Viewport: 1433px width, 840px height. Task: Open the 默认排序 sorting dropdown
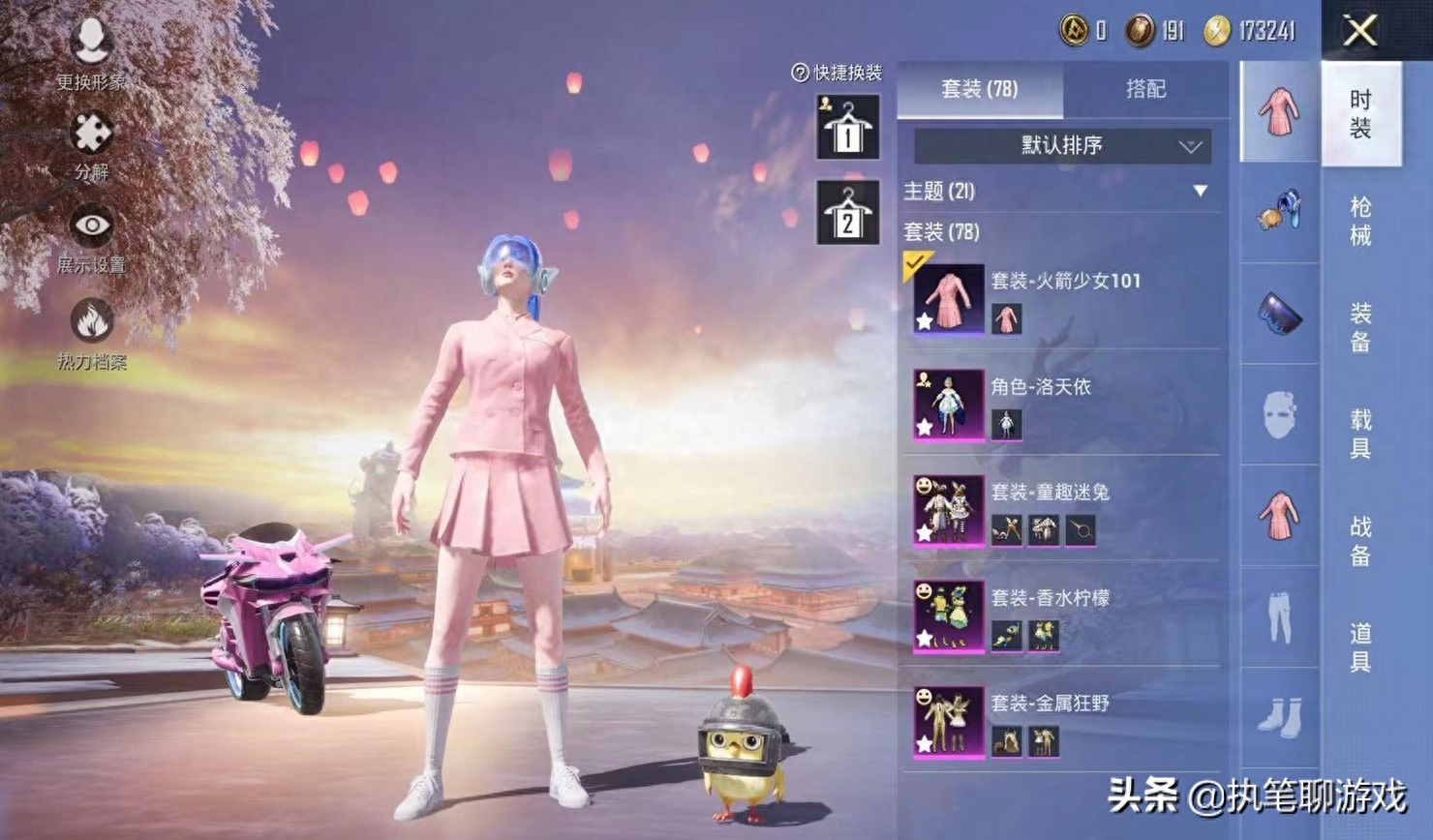1060,145
